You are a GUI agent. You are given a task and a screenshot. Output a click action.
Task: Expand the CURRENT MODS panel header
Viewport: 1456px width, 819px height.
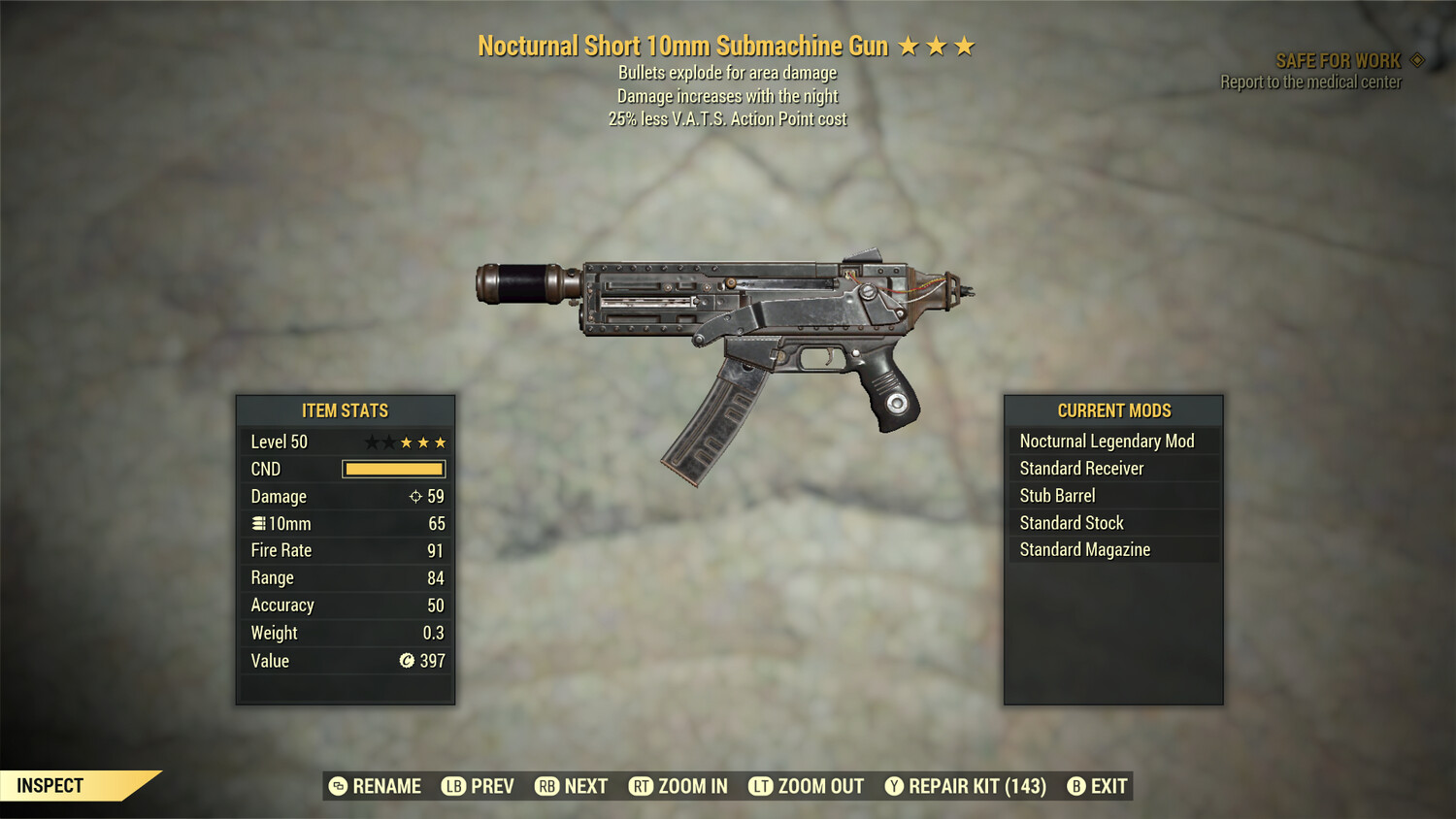1113,410
